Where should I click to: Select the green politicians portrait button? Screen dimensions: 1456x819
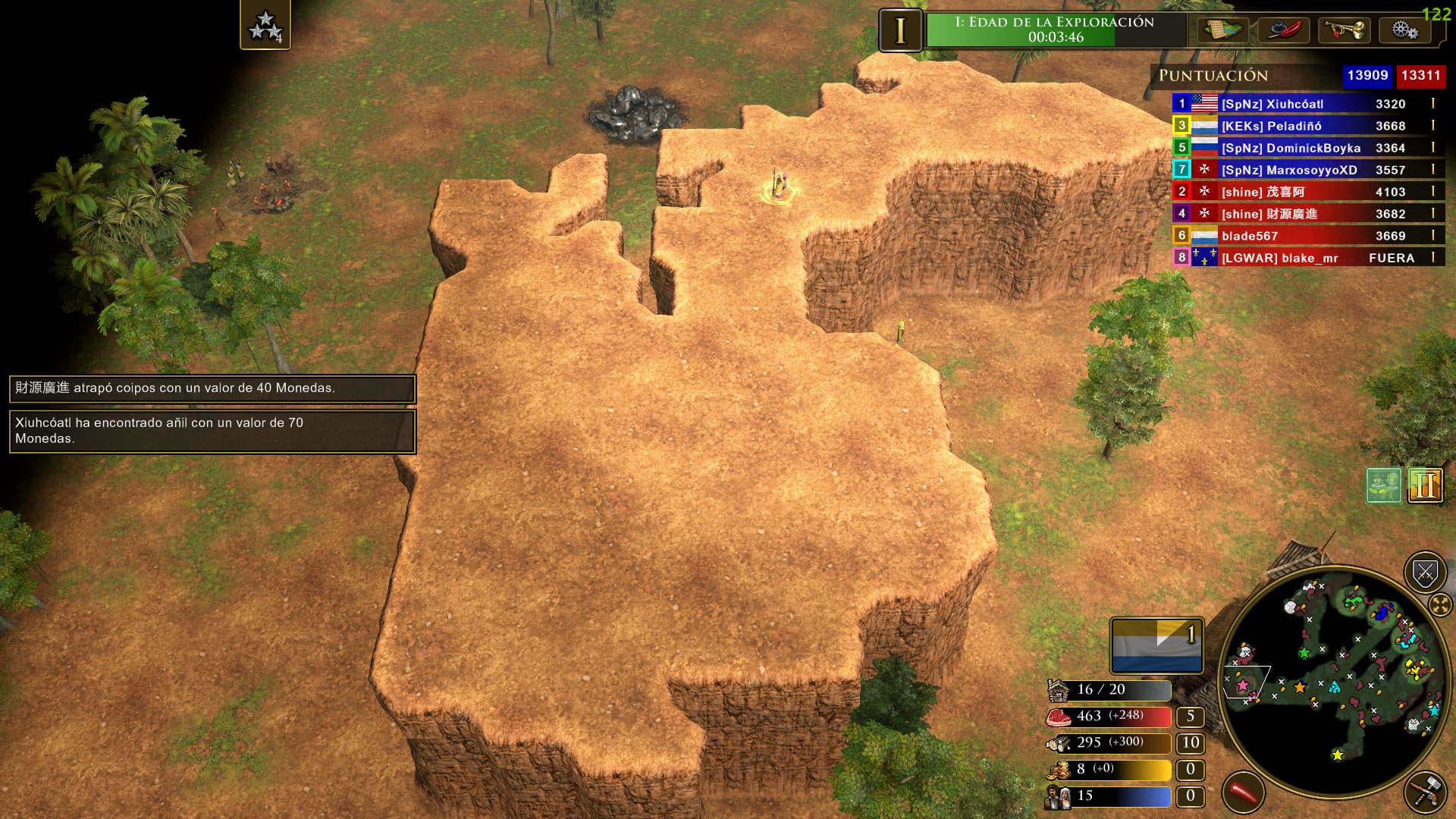[x=1384, y=485]
